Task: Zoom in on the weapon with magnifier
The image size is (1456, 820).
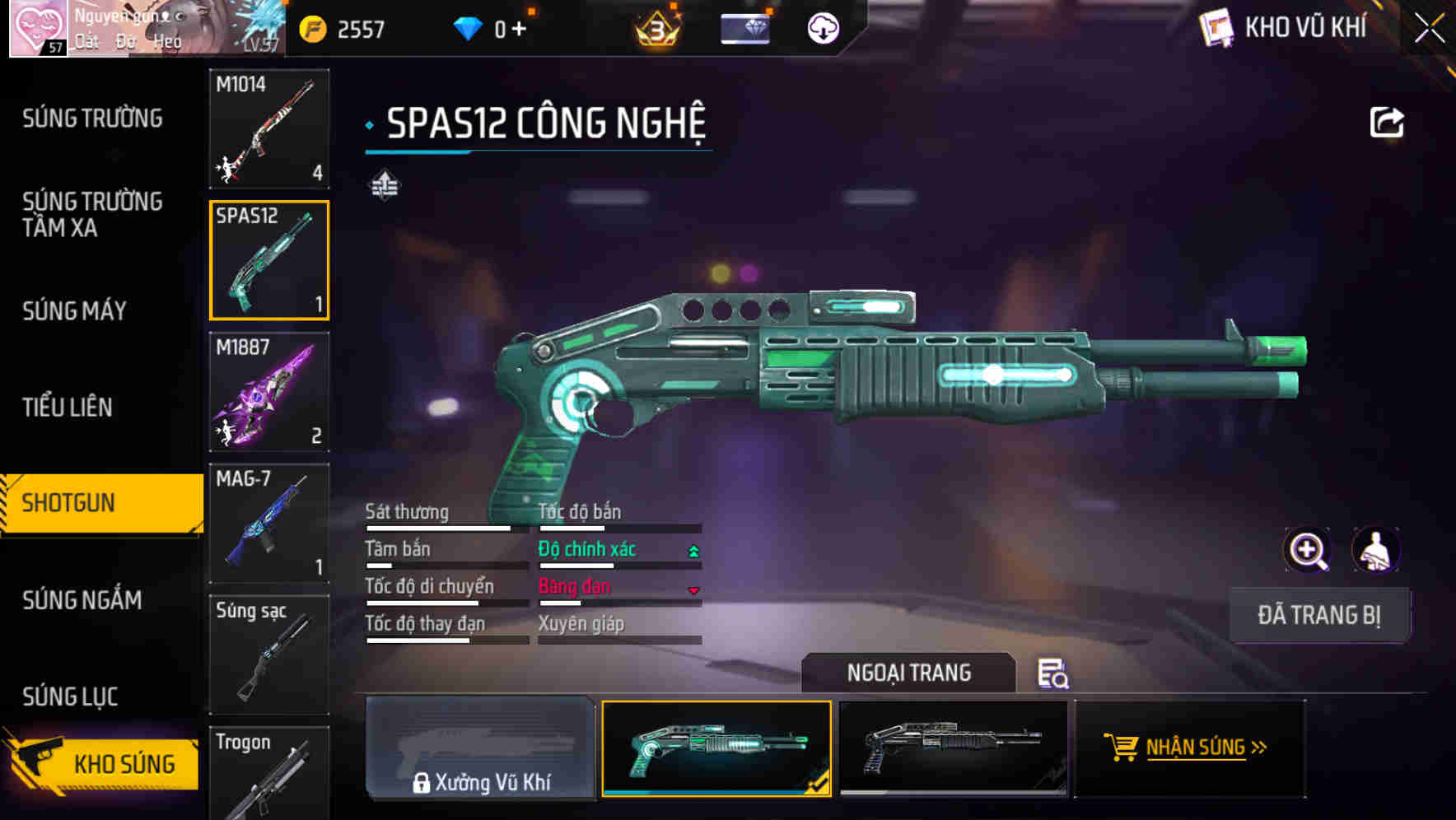Action: pyautogui.click(x=1307, y=550)
